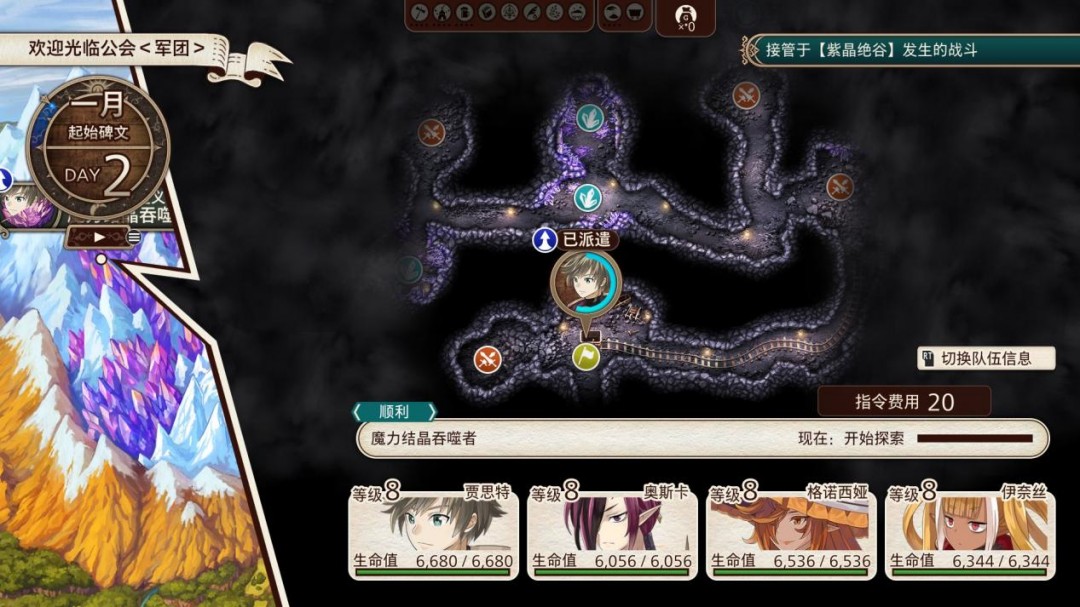Viewport: 1080px width, 607px height.
Task: Select 贾思特's character card
Action: 433,530
